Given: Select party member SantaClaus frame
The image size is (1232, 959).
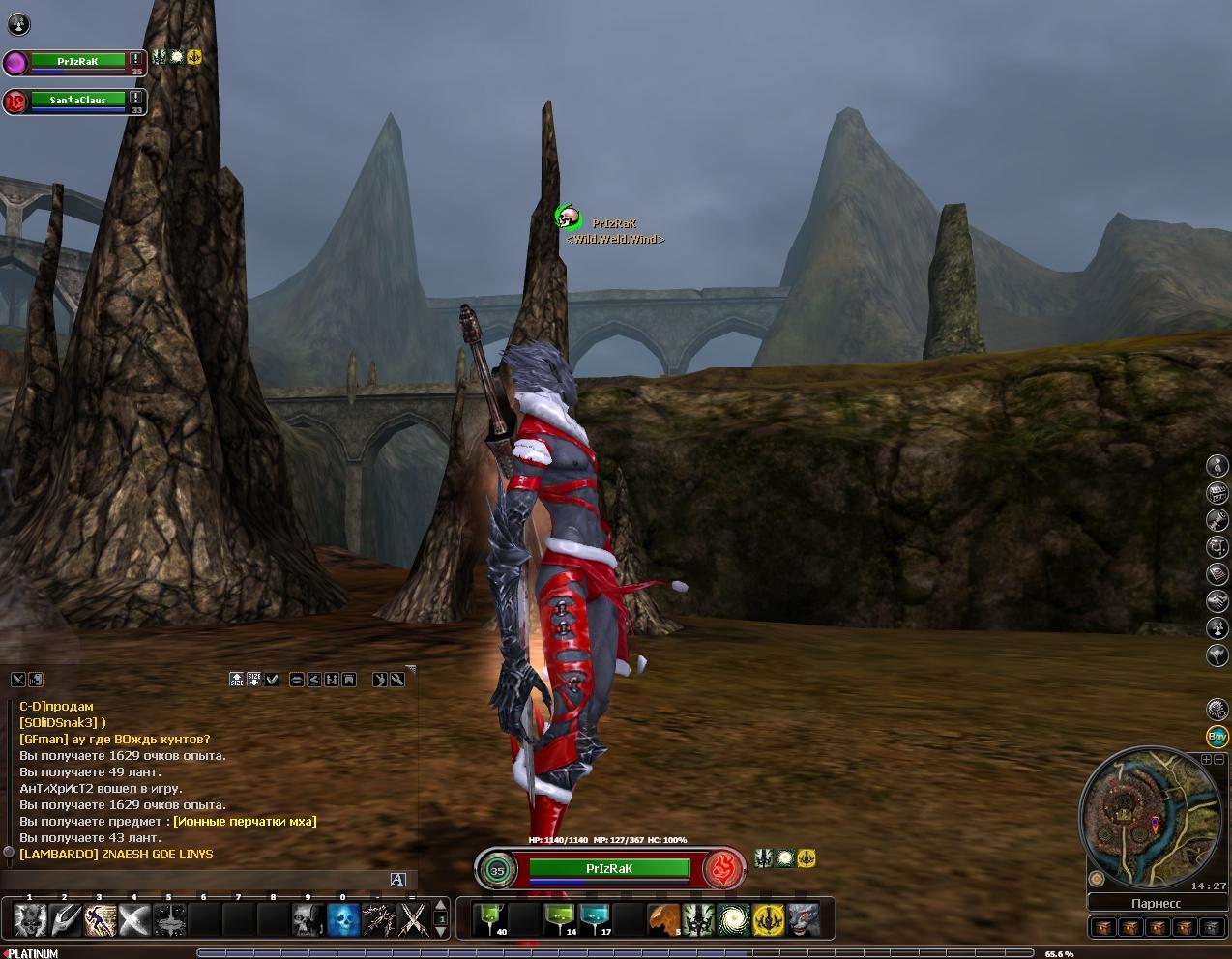Looking at the screenshot, I should (x=75, y=101).
